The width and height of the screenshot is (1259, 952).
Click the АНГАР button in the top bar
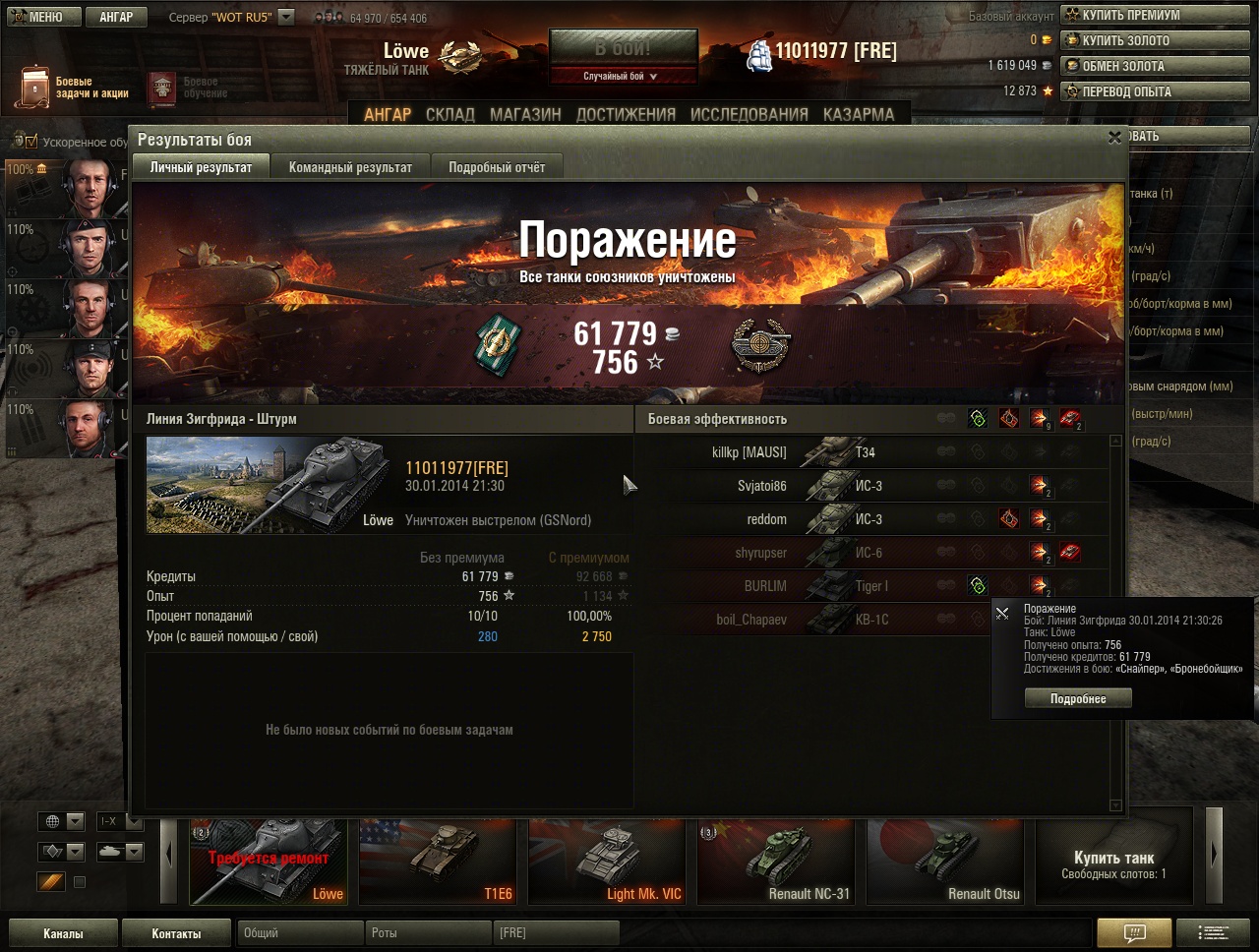pyautogui.click(x=116, y=17)
